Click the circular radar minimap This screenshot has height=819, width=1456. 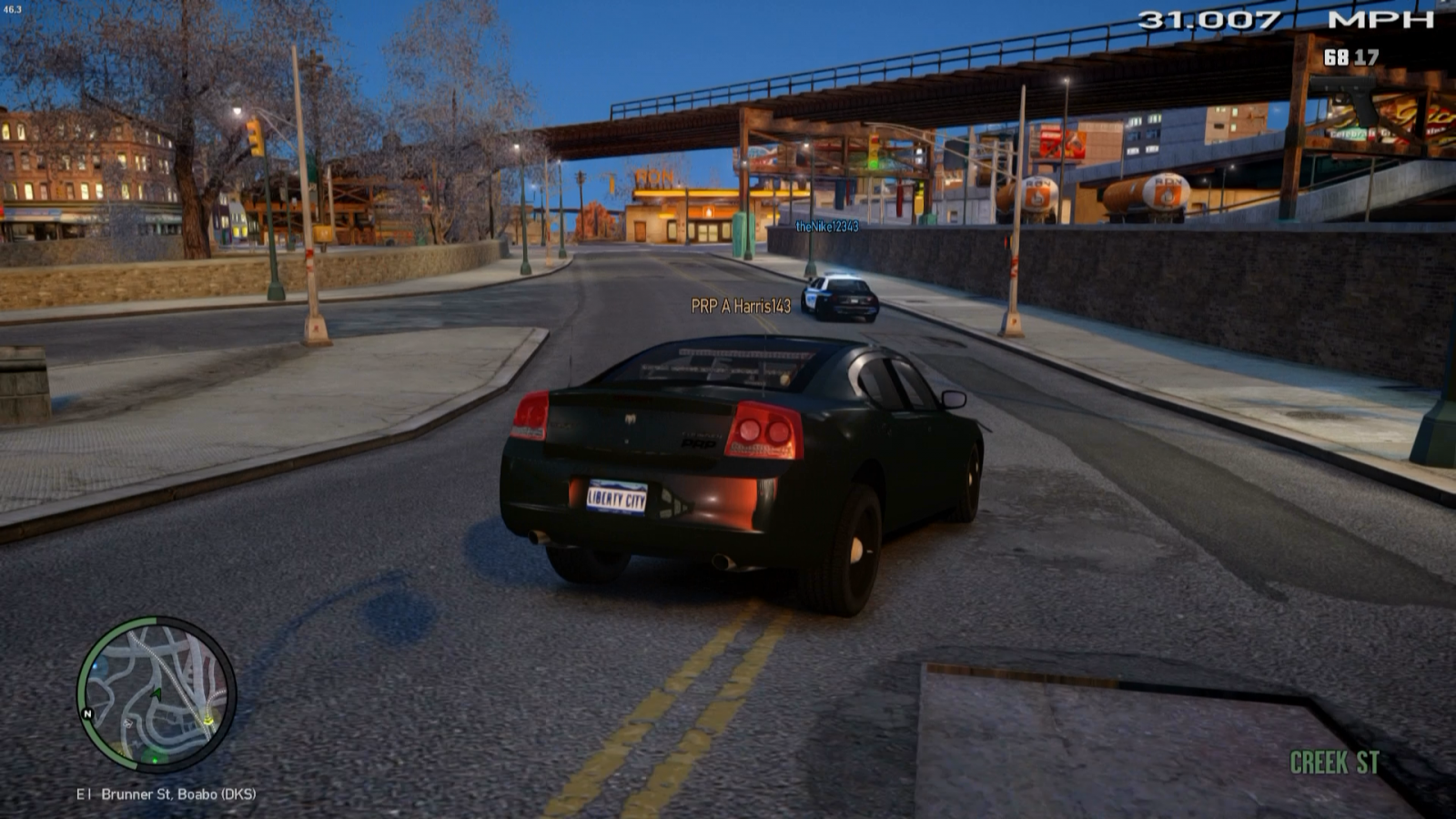pos(157,694)
